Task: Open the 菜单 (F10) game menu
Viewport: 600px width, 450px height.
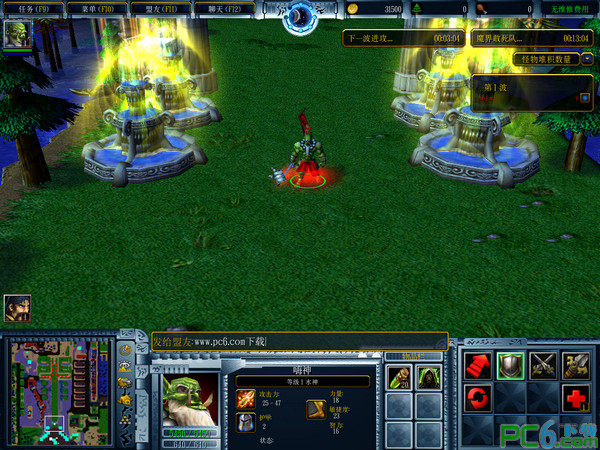Action: pyautogui.click(x=96, y=8)
